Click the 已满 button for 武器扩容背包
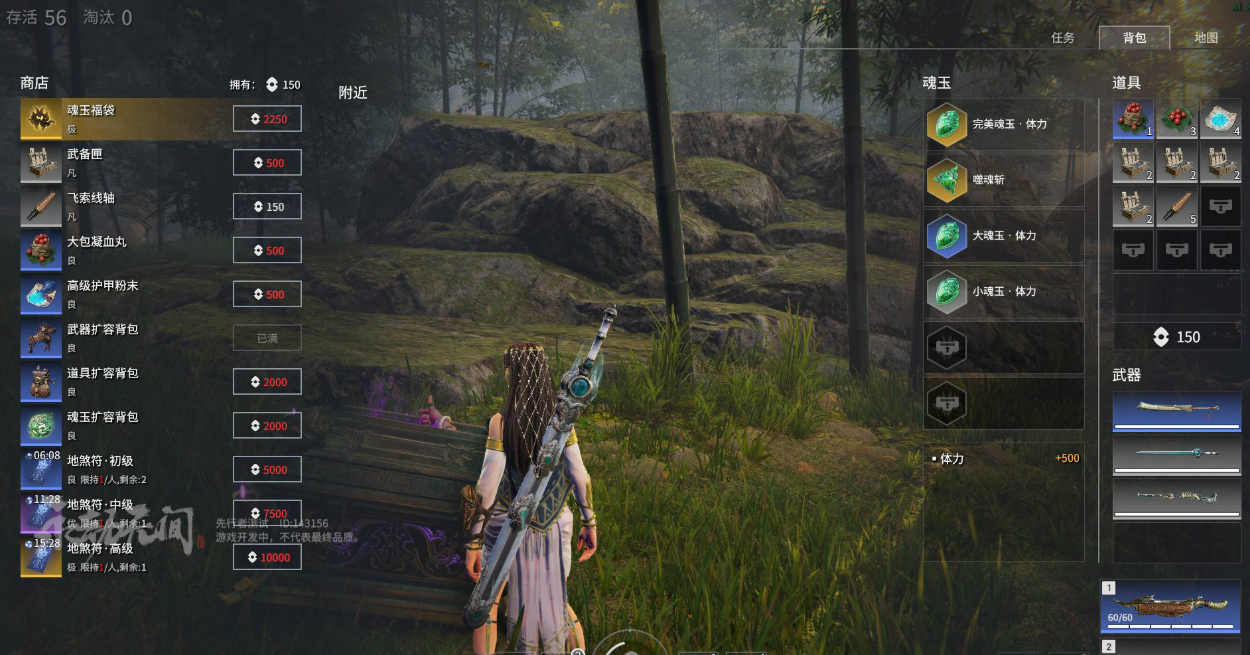 pyautogui.click(x=267, y=338)
